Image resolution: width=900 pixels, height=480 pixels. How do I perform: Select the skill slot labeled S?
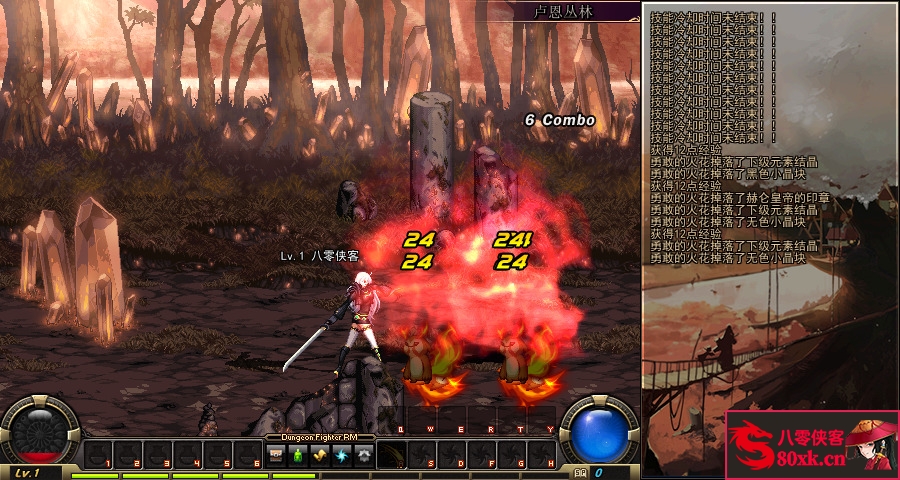pyautogui.click(x=422, y=456)
